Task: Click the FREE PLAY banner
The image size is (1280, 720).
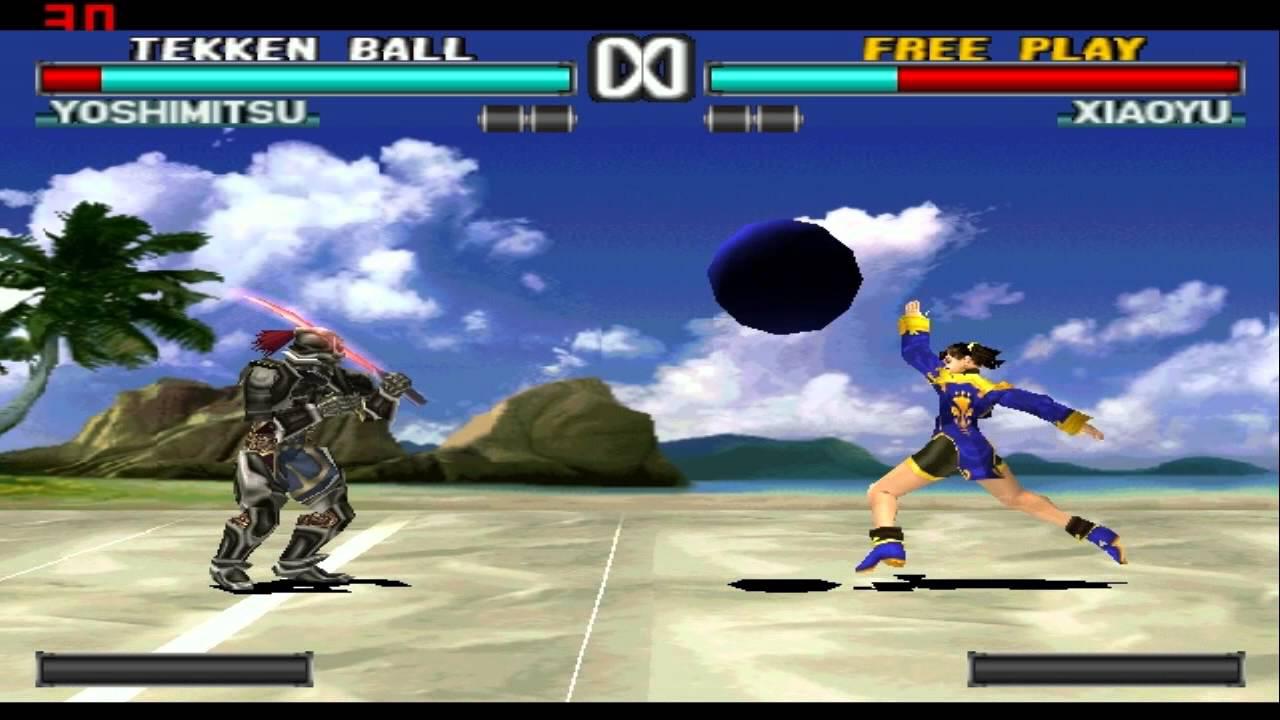Action: point(1004,46)
